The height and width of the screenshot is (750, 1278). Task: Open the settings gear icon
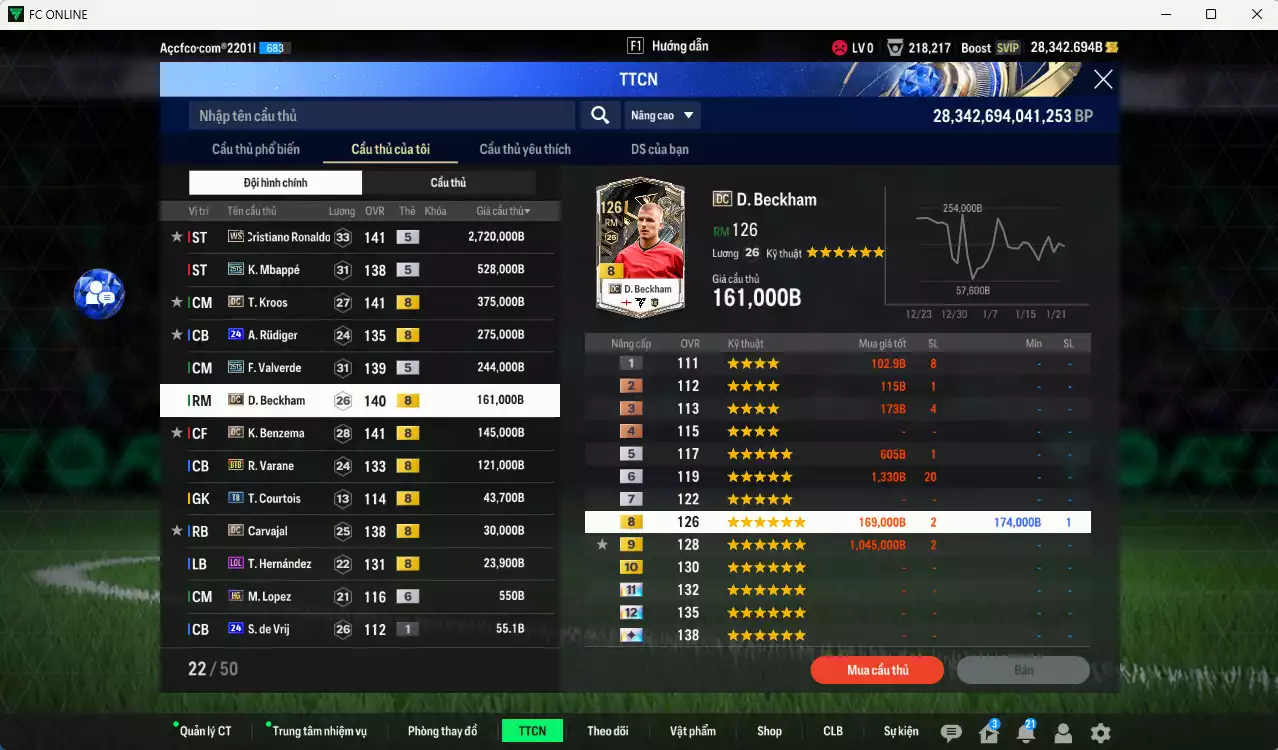1100,733
